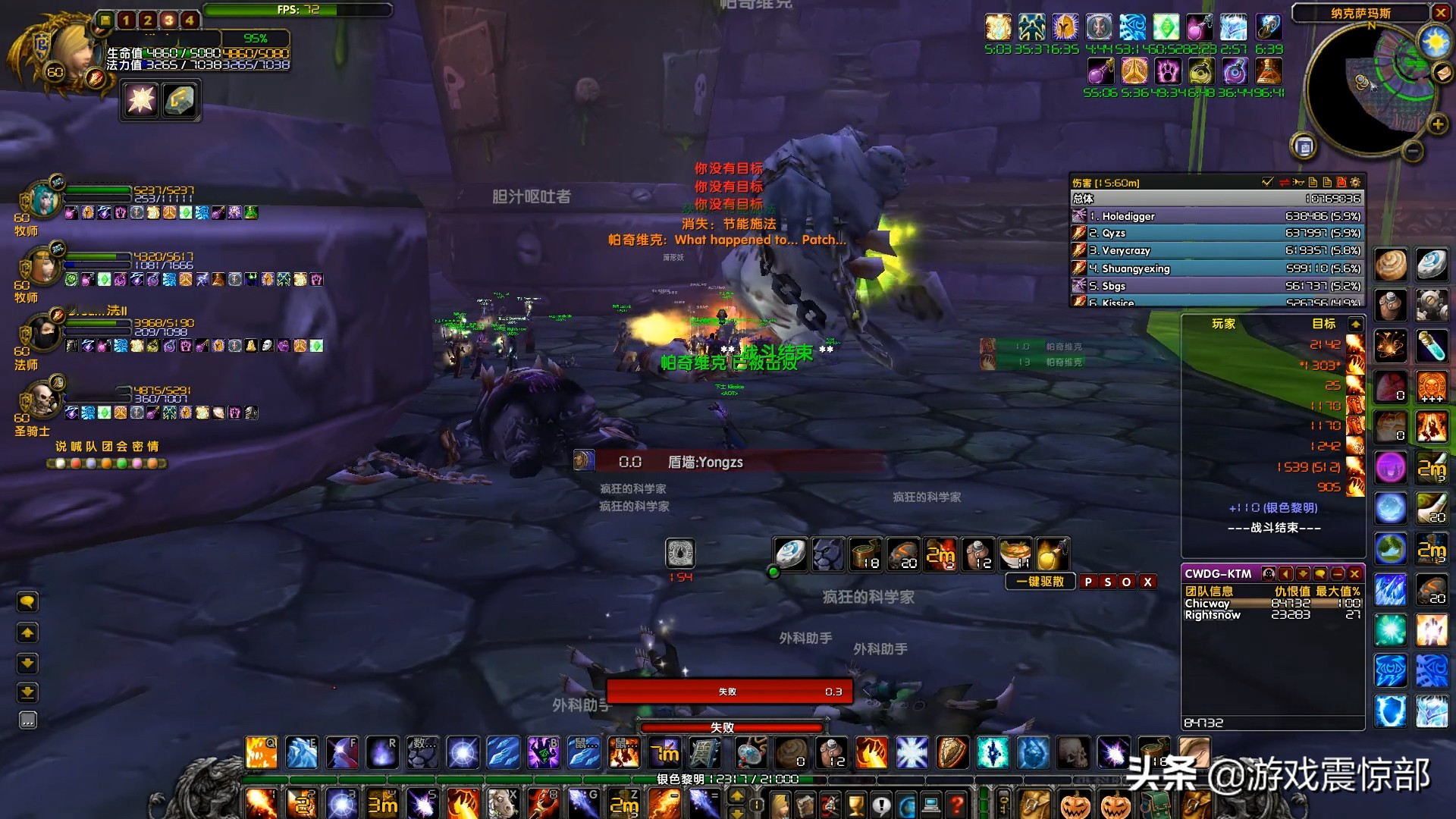Close the CWDG-KTM threat meter window

point(1354,574)
